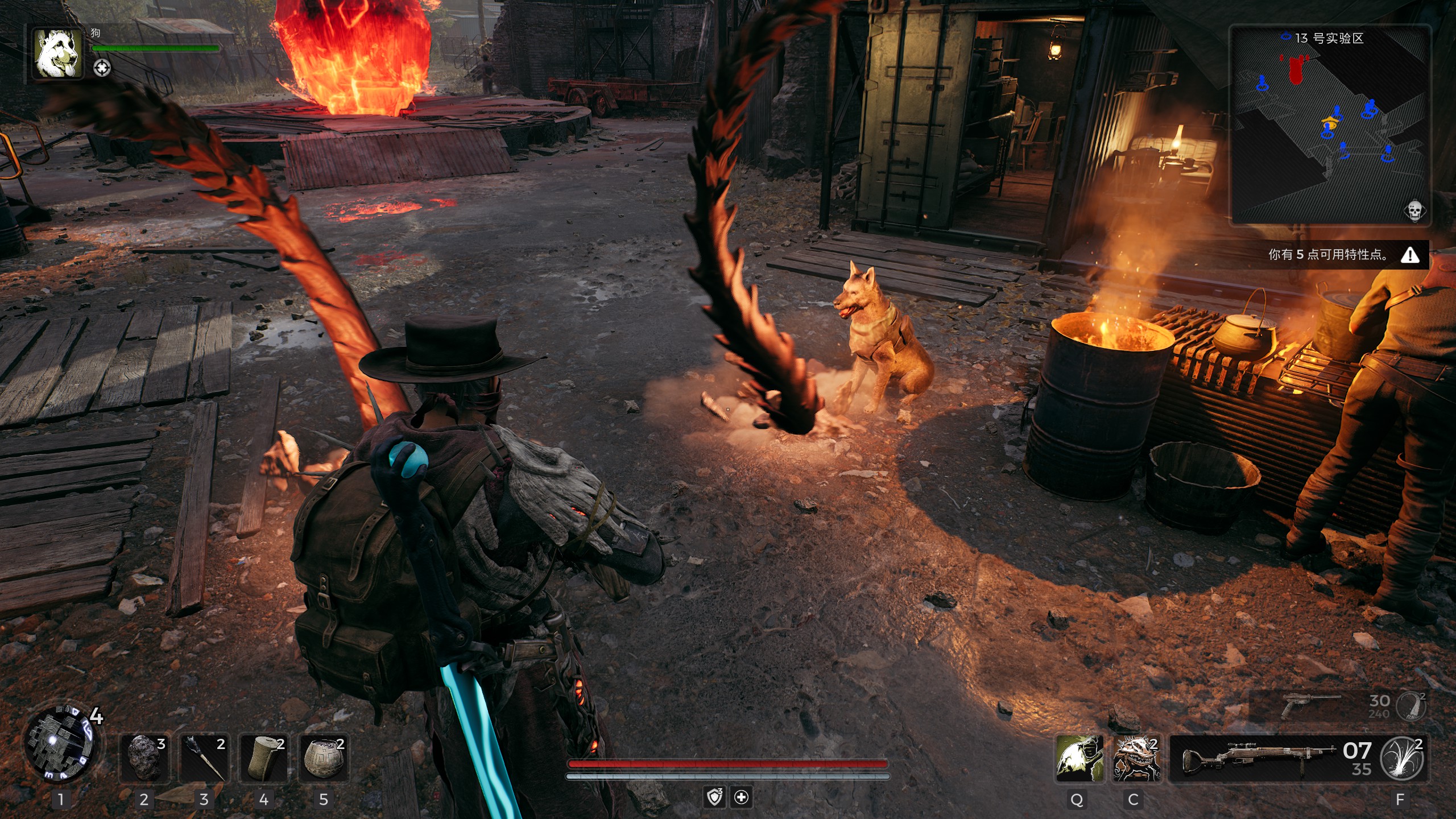This screenshot has width=1456, height=819.
Task: Click the skull icon on the minimap
Action: tap(1414, 210)
